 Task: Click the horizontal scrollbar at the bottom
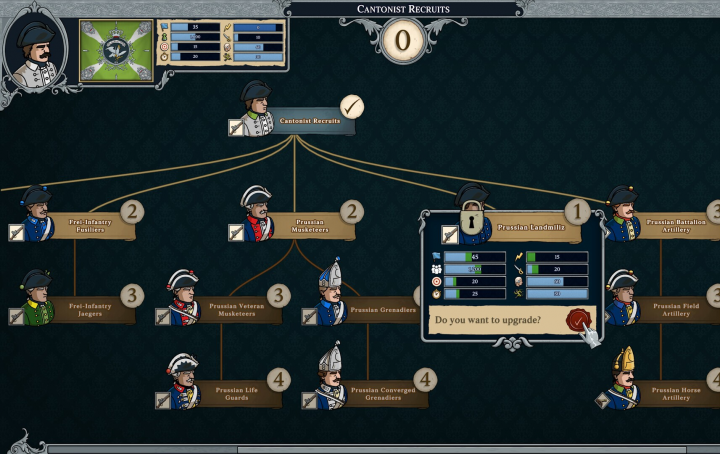click(x=380, y=449)
